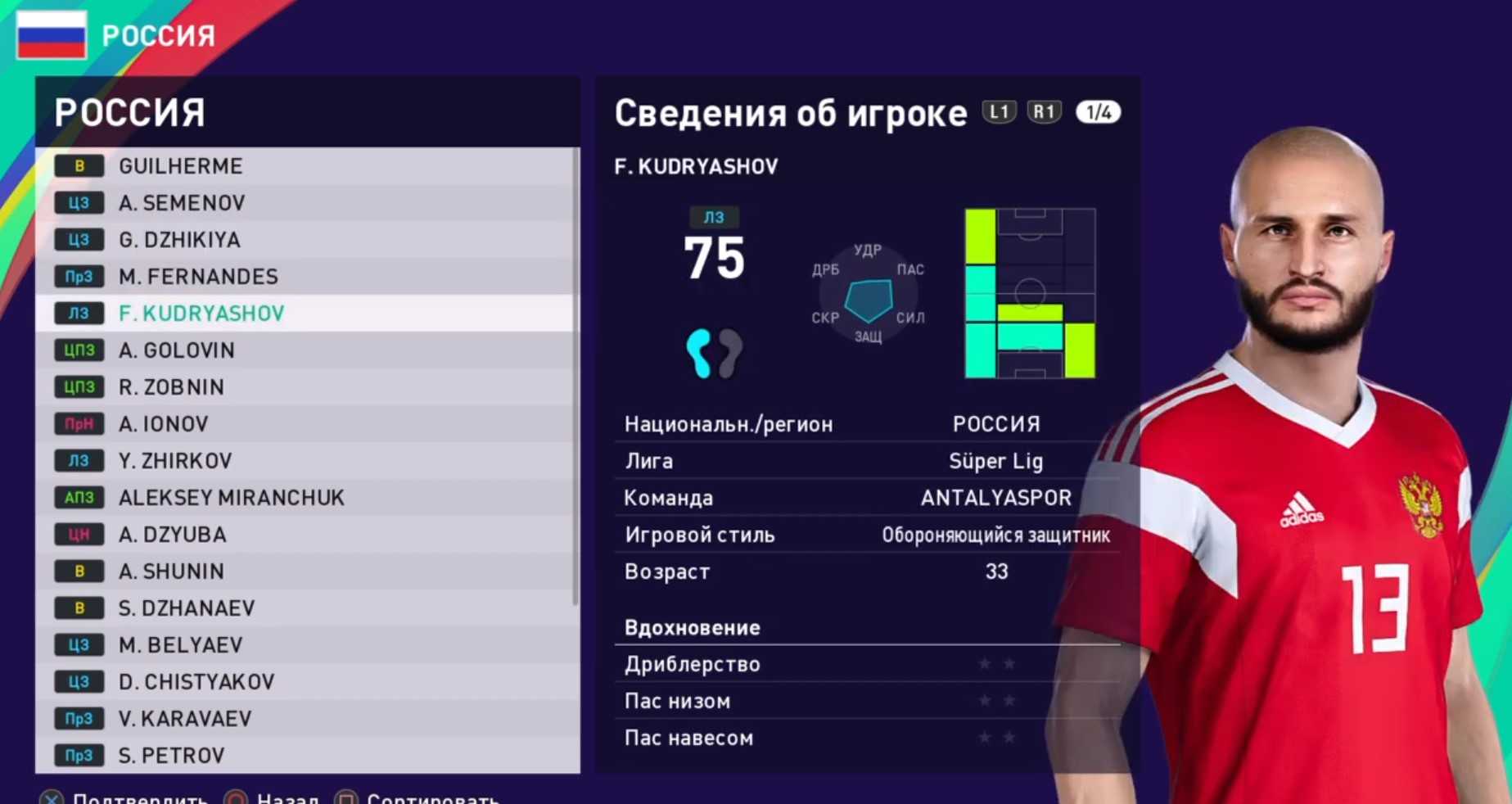Choose Aleksey Miranchuk player row
The height and width of the screenshot is (804, 1512).
(x=232, y=498)
